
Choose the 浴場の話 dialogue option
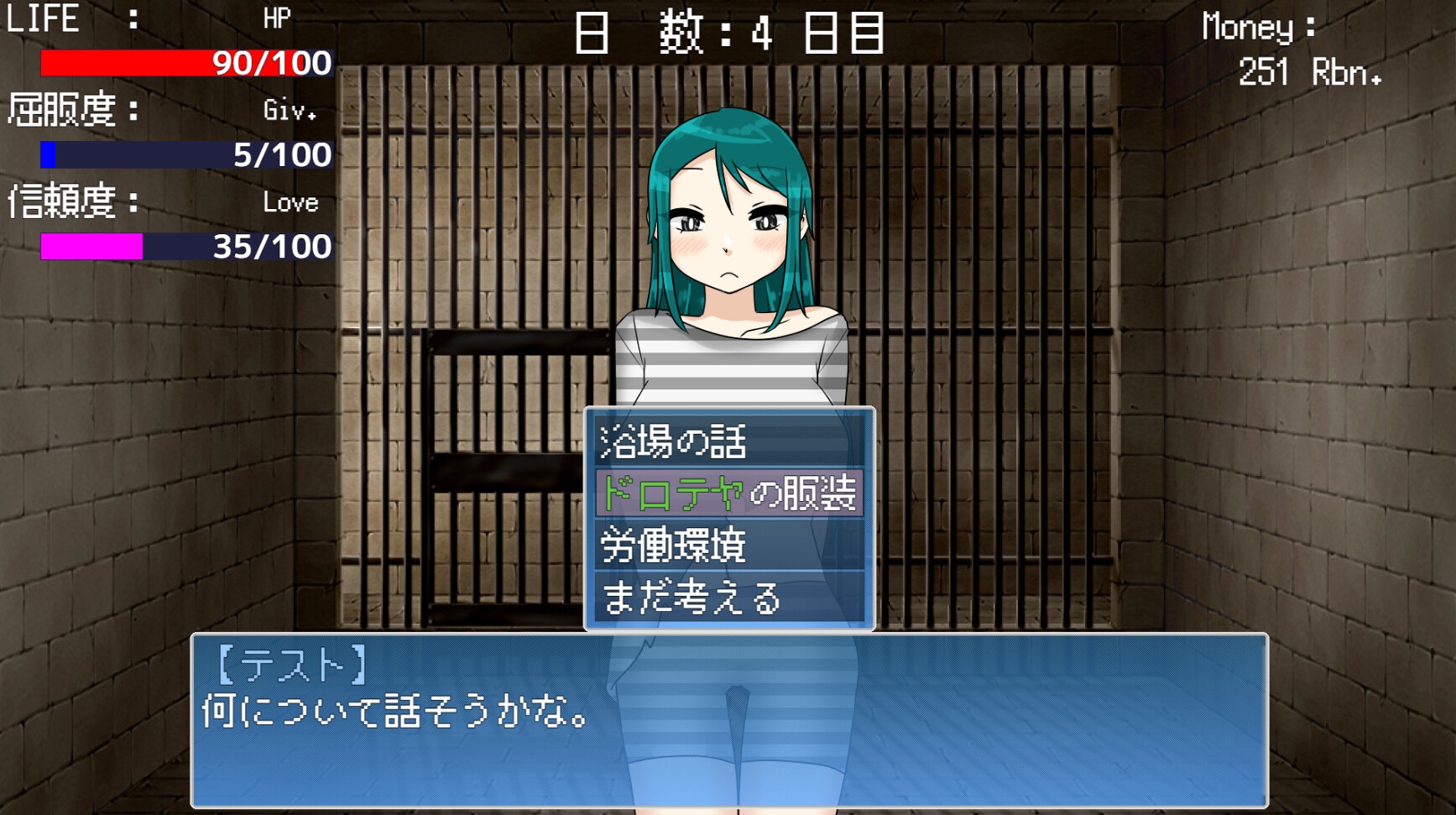tap(728, 442)
